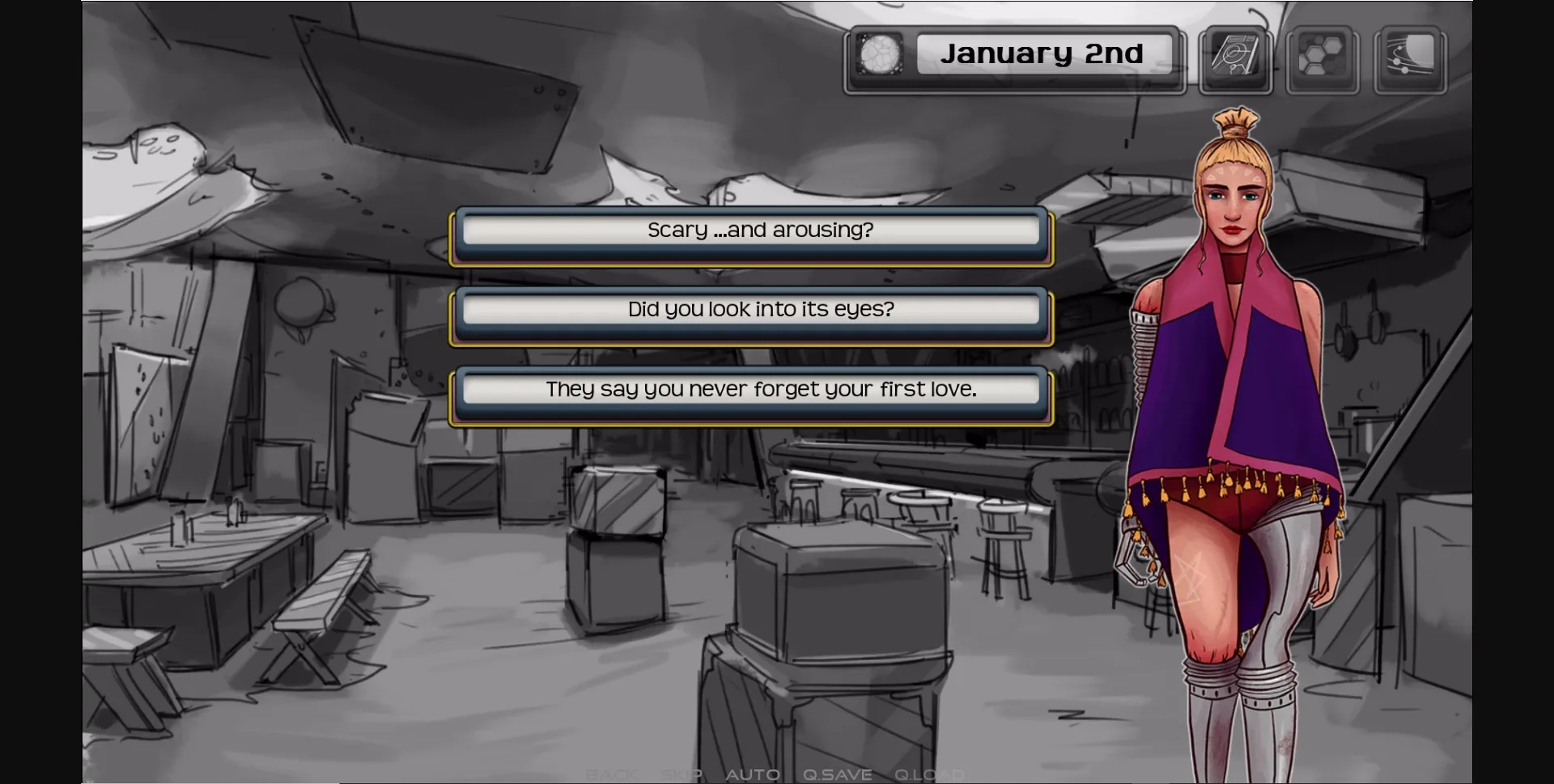
Task: Click BACK in the quick menu
Action: 613,773
